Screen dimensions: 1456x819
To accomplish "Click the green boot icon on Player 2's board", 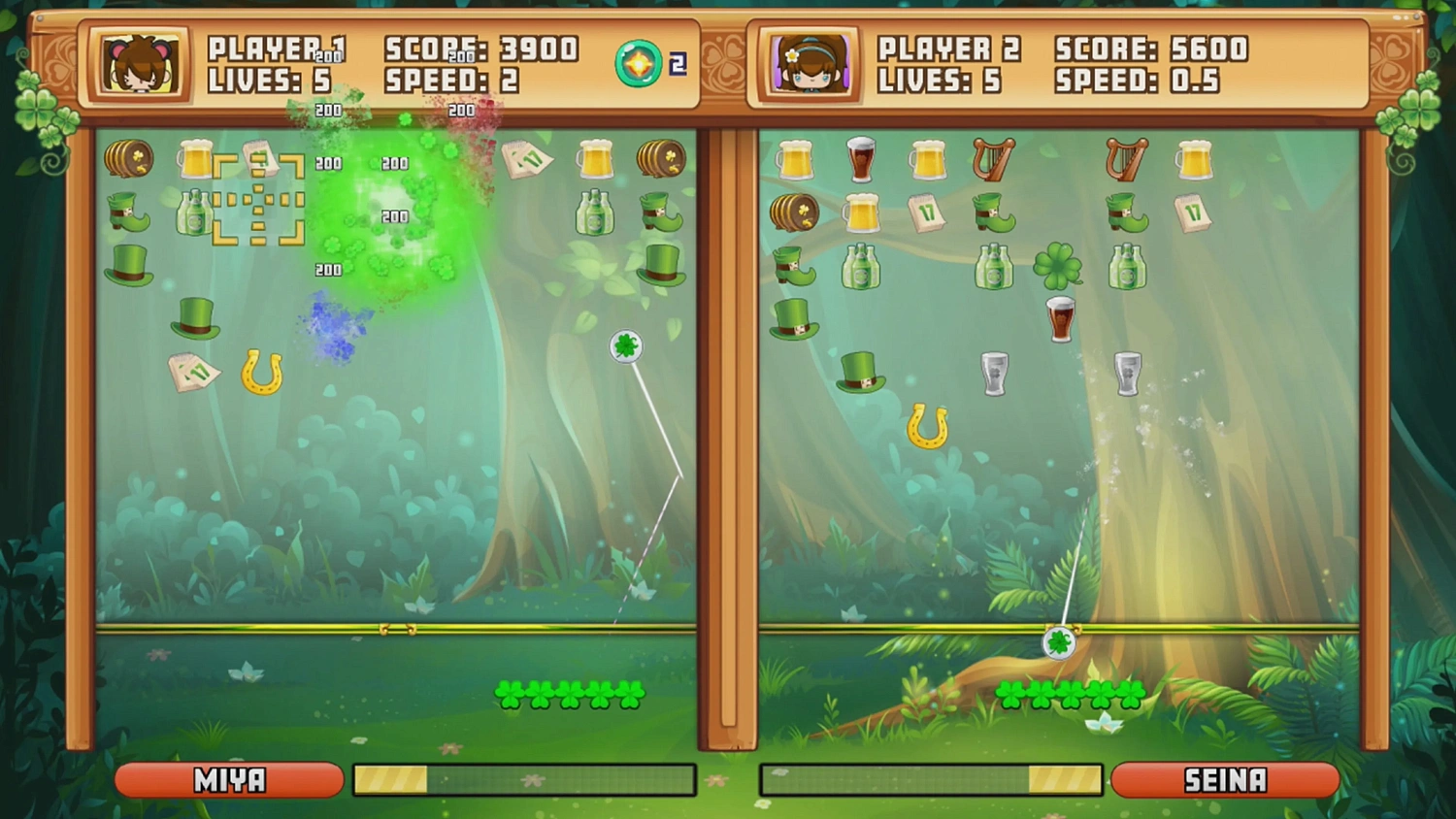I will click(x=992, y=213).
